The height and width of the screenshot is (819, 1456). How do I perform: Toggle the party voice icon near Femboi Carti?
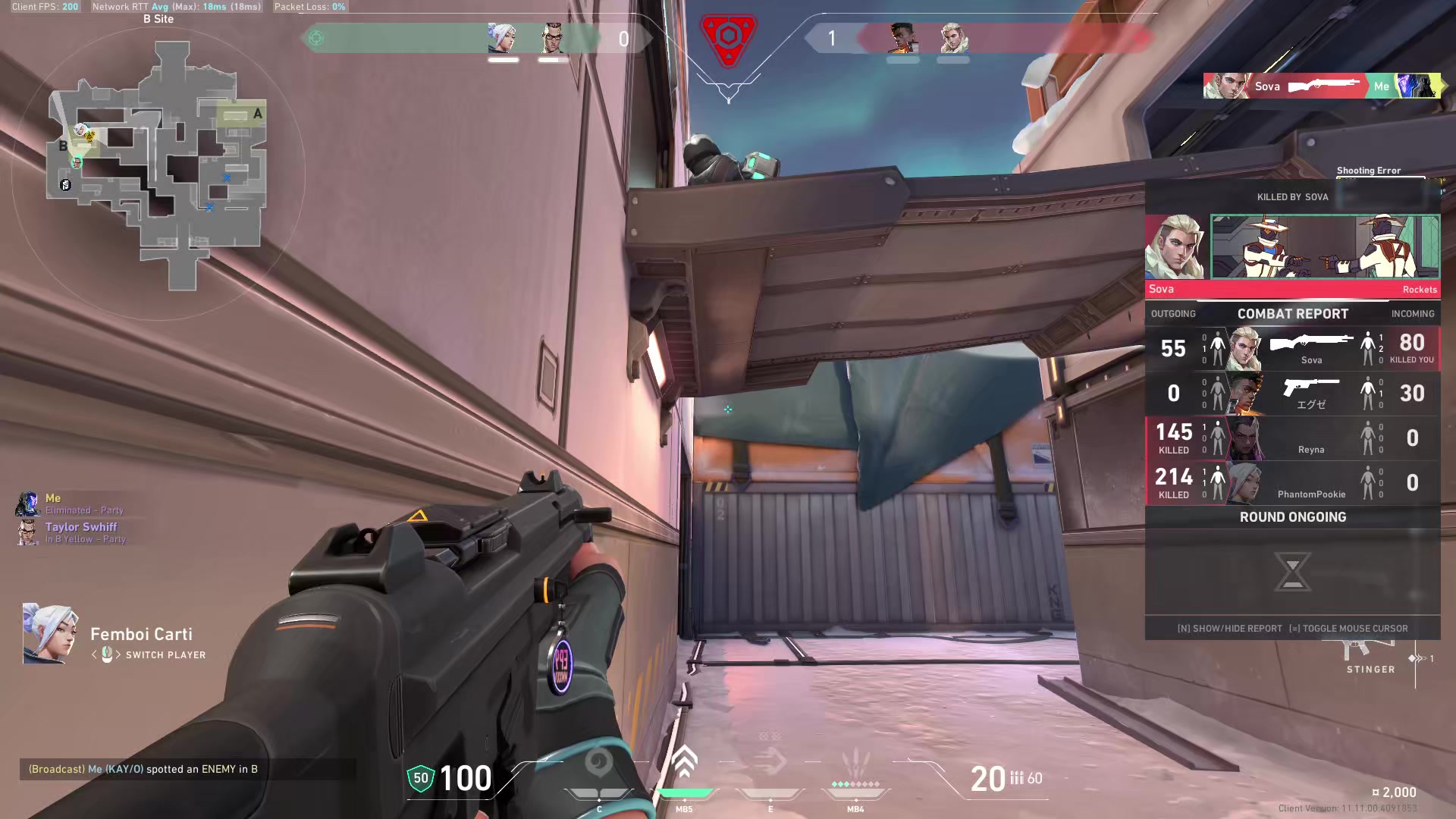pyautogui.click(x=107, y=654)
